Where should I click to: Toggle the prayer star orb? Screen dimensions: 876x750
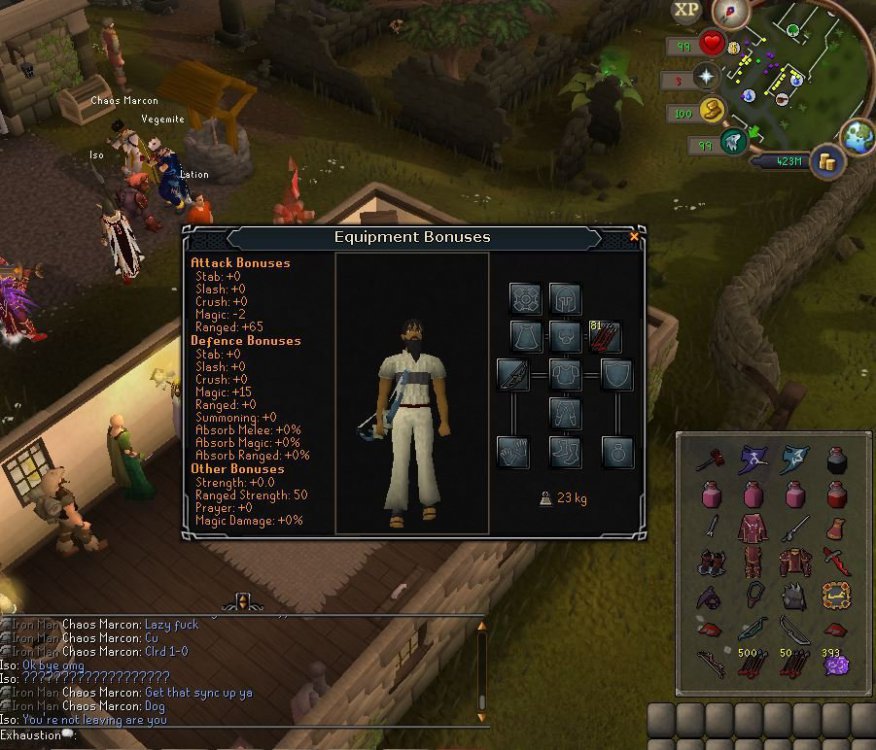point(707,77)
